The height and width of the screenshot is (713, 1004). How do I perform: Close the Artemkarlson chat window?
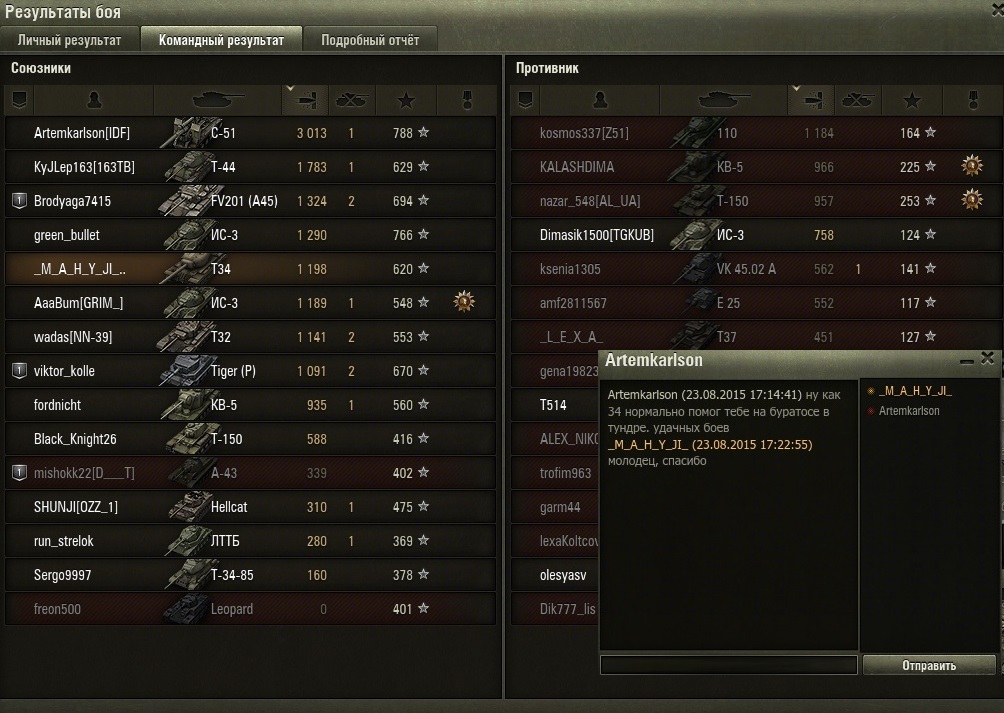click(x=988, y=358)
